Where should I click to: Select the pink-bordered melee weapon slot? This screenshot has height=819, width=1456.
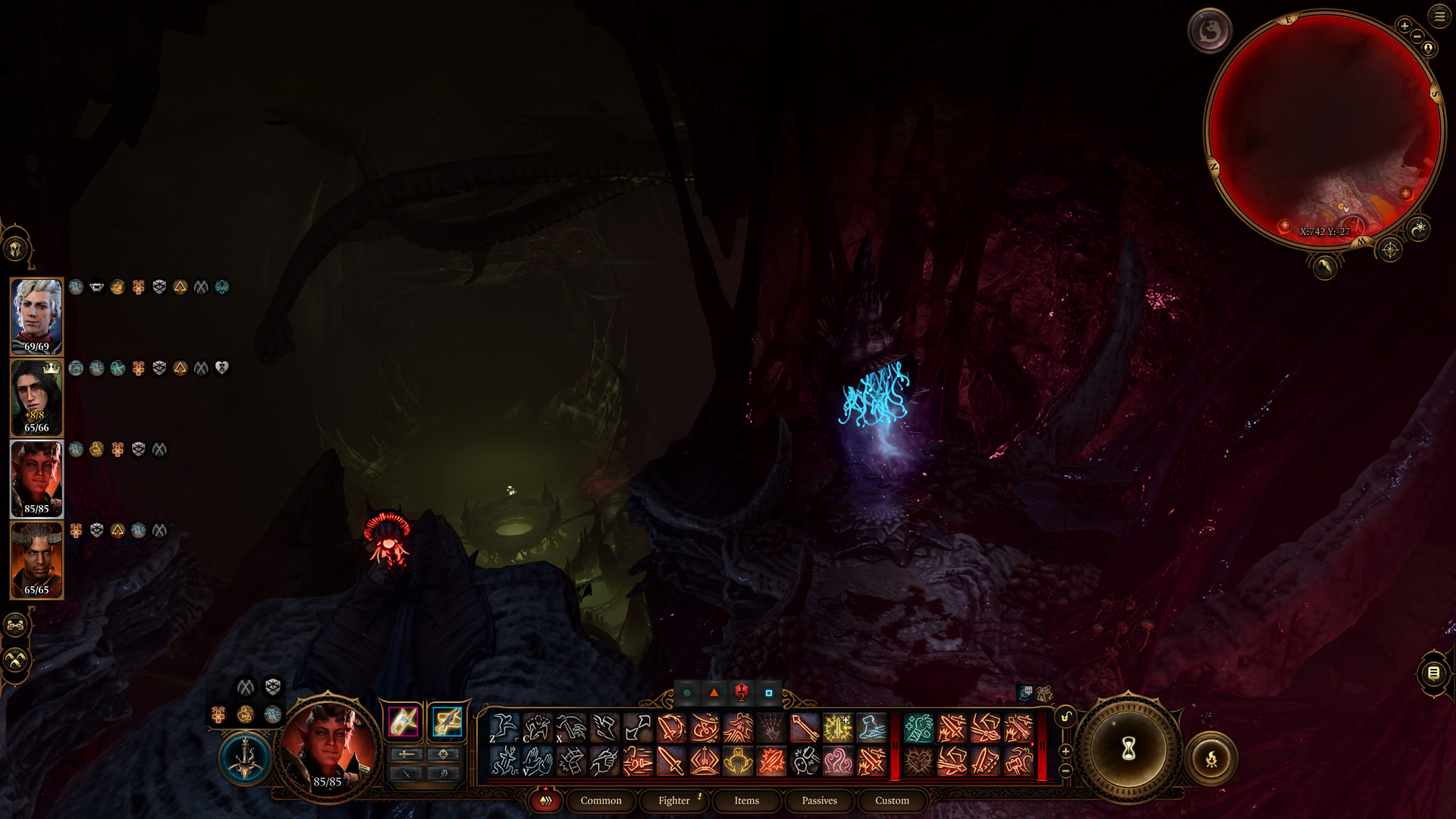[x=403, y=721]
